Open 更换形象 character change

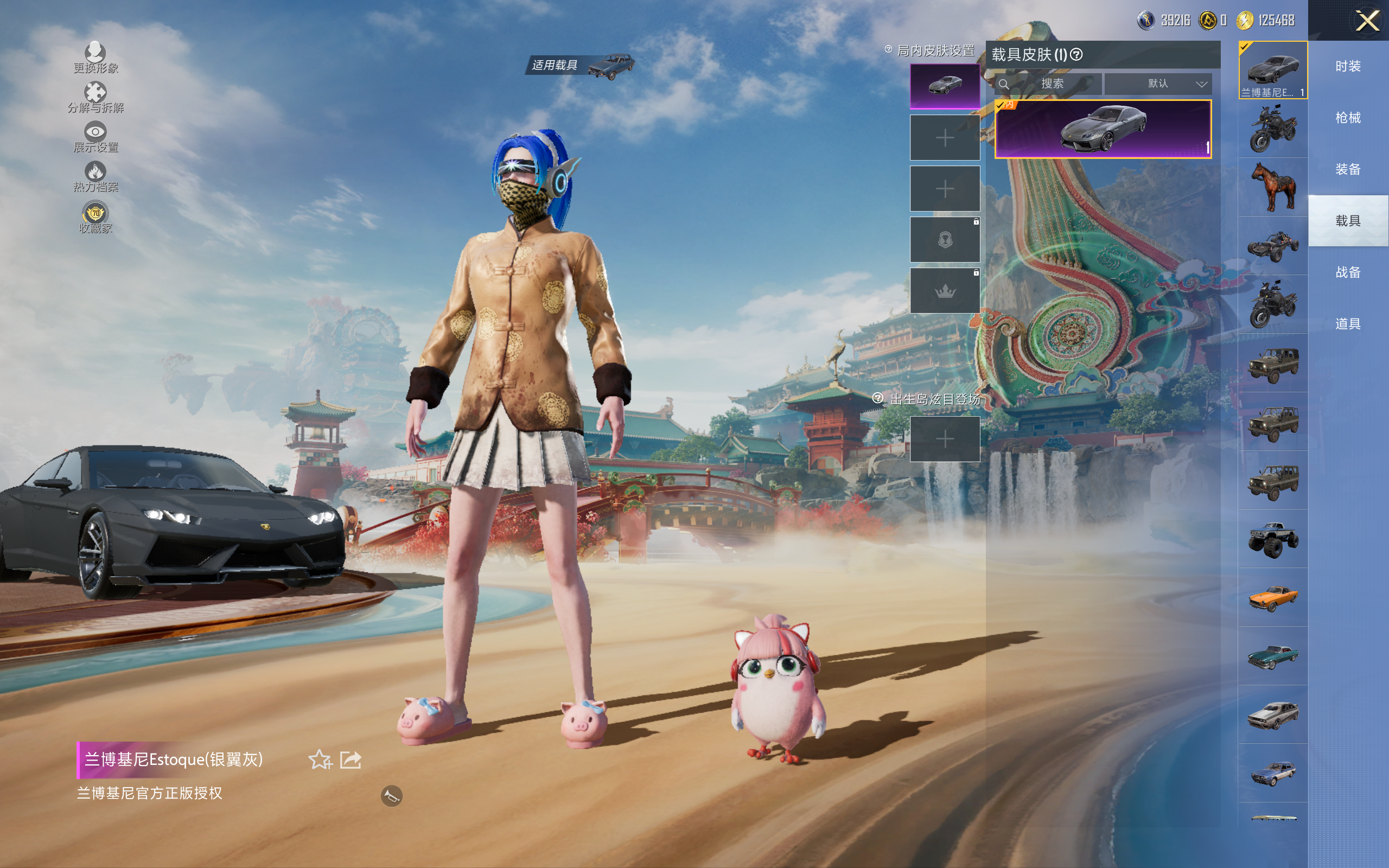[95, 58]
